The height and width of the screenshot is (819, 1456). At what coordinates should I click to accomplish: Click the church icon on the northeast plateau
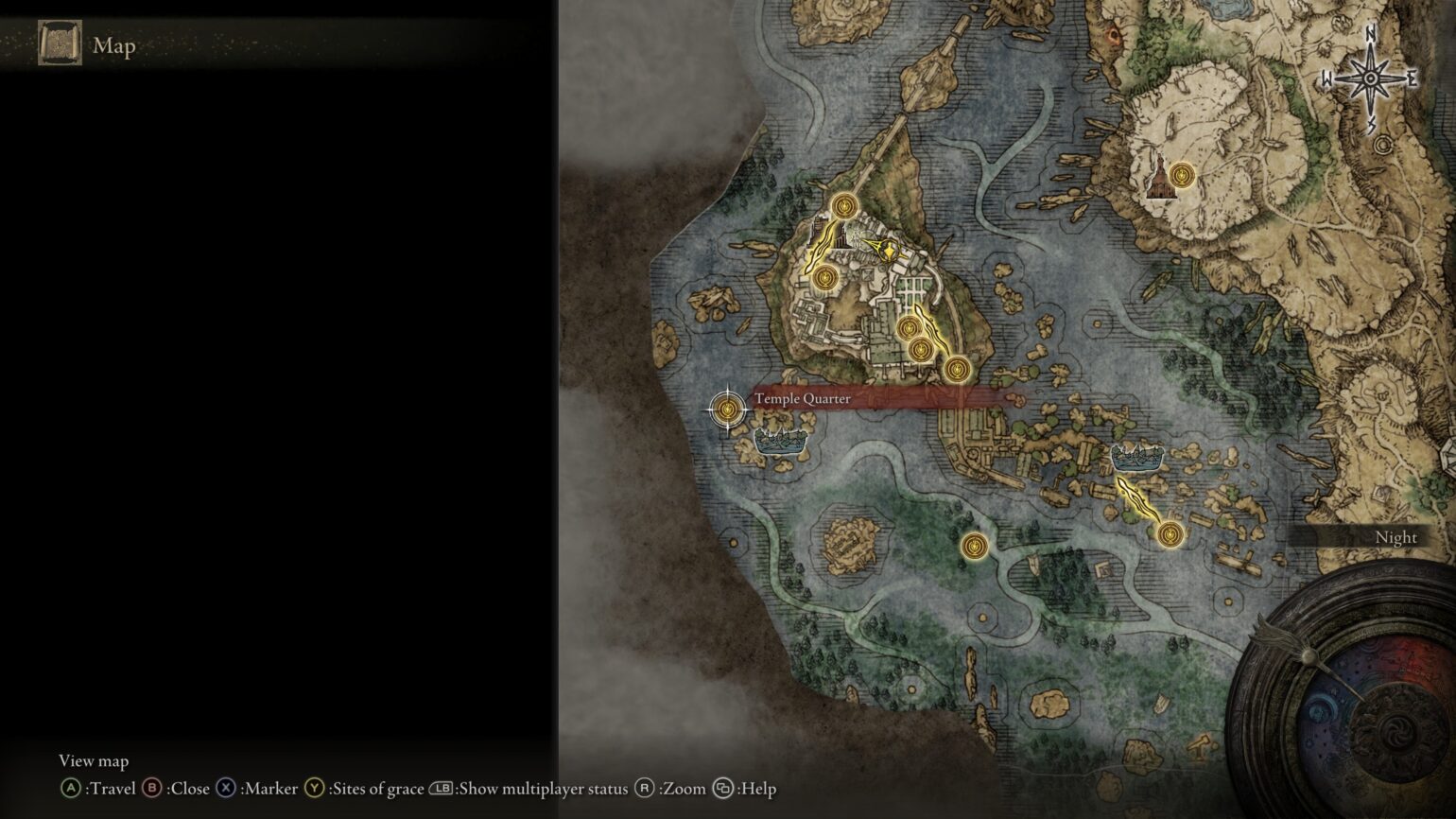tap(1161, 182)
